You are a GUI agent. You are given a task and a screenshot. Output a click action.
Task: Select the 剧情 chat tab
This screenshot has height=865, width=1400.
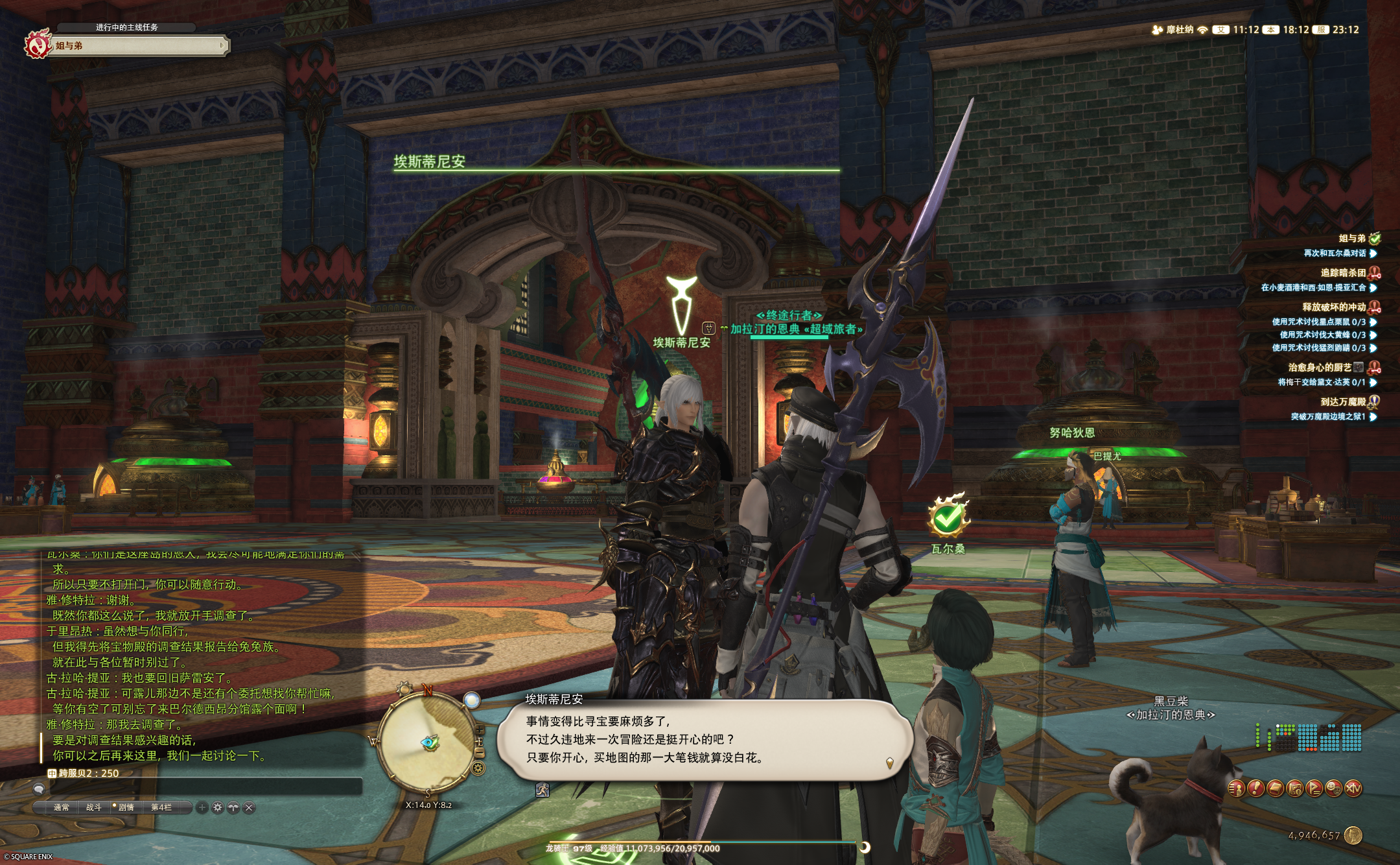click(126, 807)
